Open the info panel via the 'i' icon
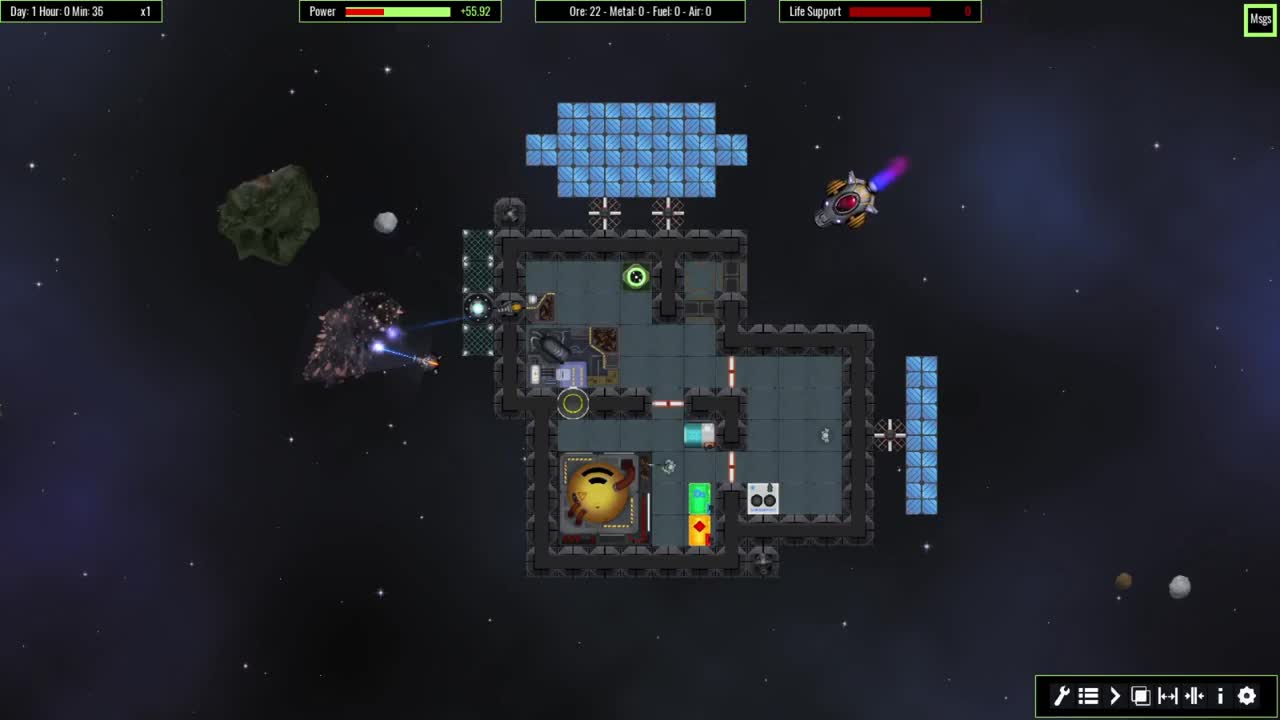1280x720 pixels. [1220, 696]
